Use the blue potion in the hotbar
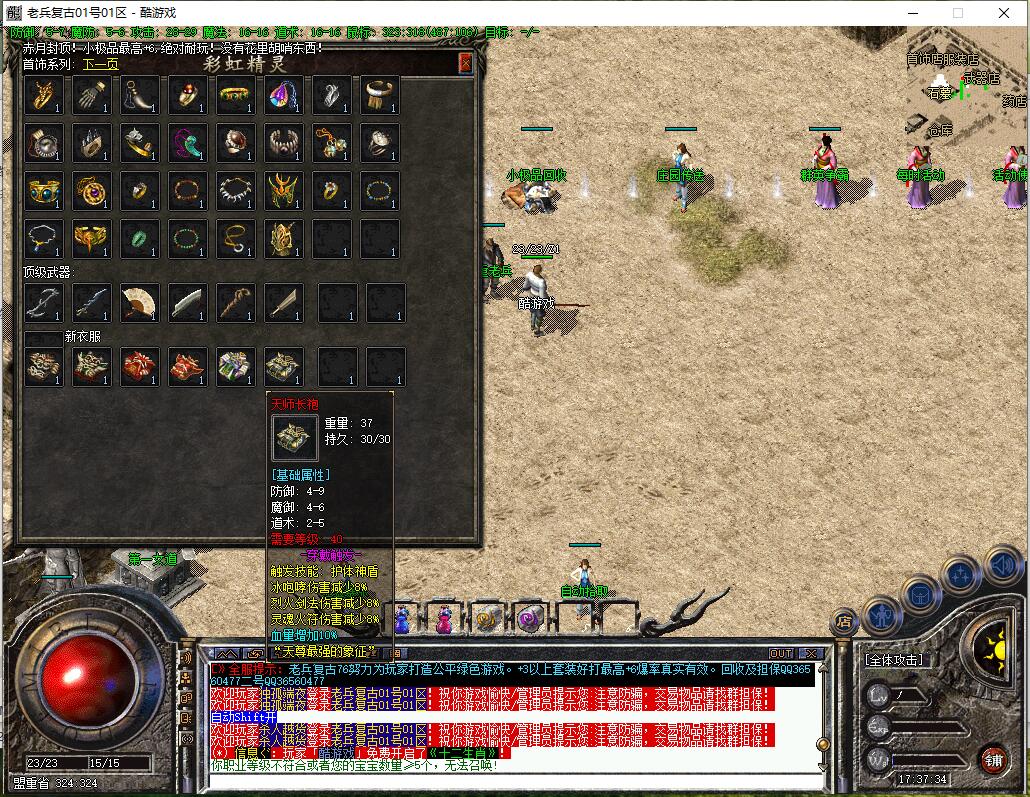The image size is (1030, 797). [x=402, y=619]
